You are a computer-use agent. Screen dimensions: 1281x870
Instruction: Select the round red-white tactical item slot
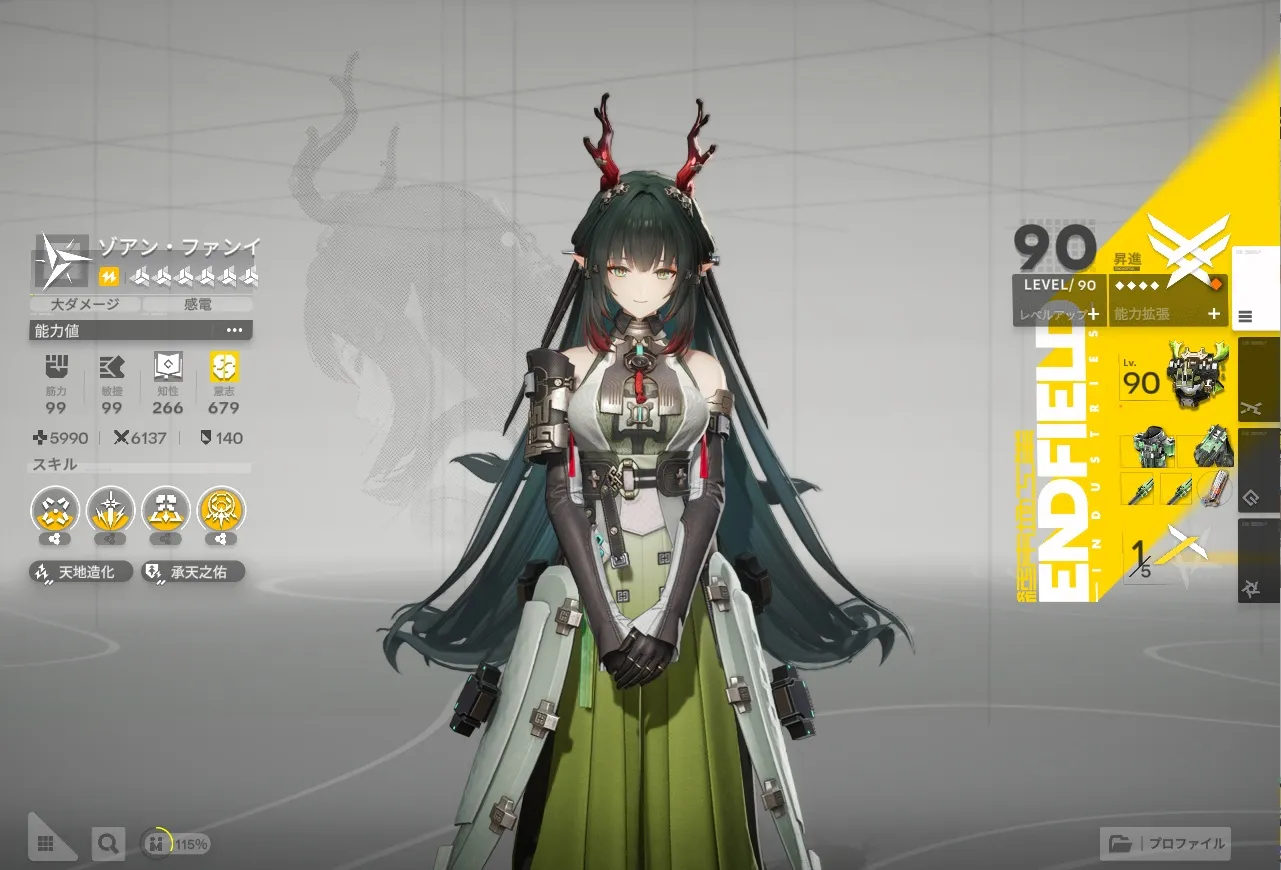pyautogui.click(x=1213, y=489)
